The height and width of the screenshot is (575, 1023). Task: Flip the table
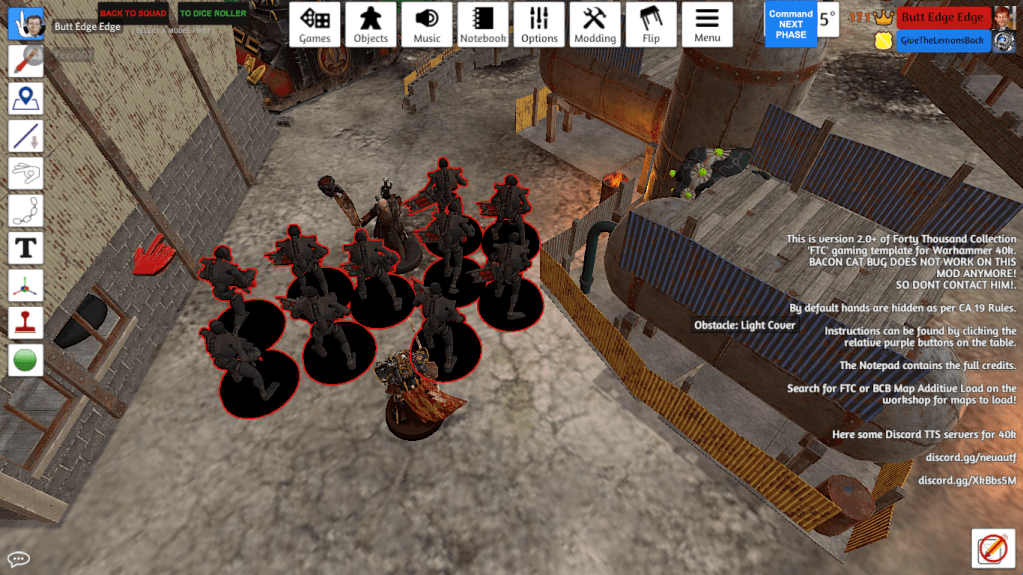click(651, 24)
